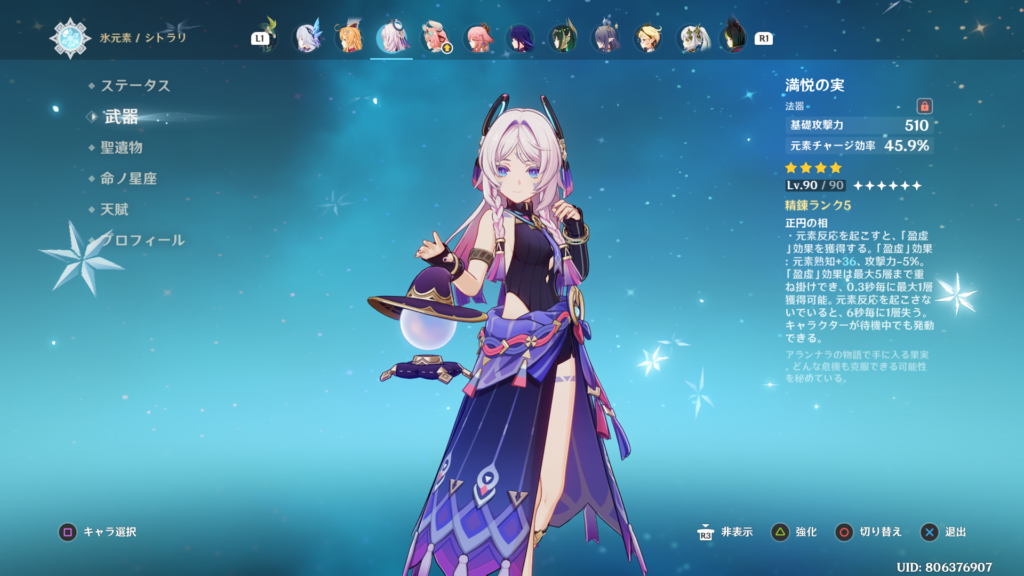Select the 武器 menu entry
The height and width of the screenshot is (576, 1024).
click(121, 117)
